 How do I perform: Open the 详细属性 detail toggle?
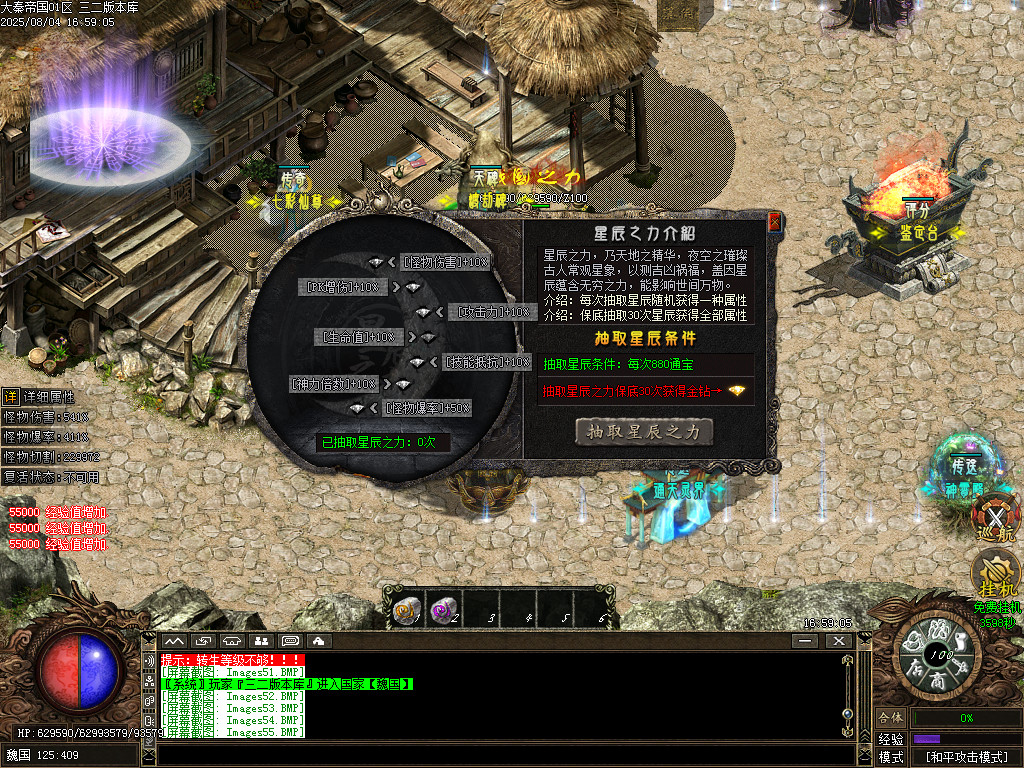point(9,397)
